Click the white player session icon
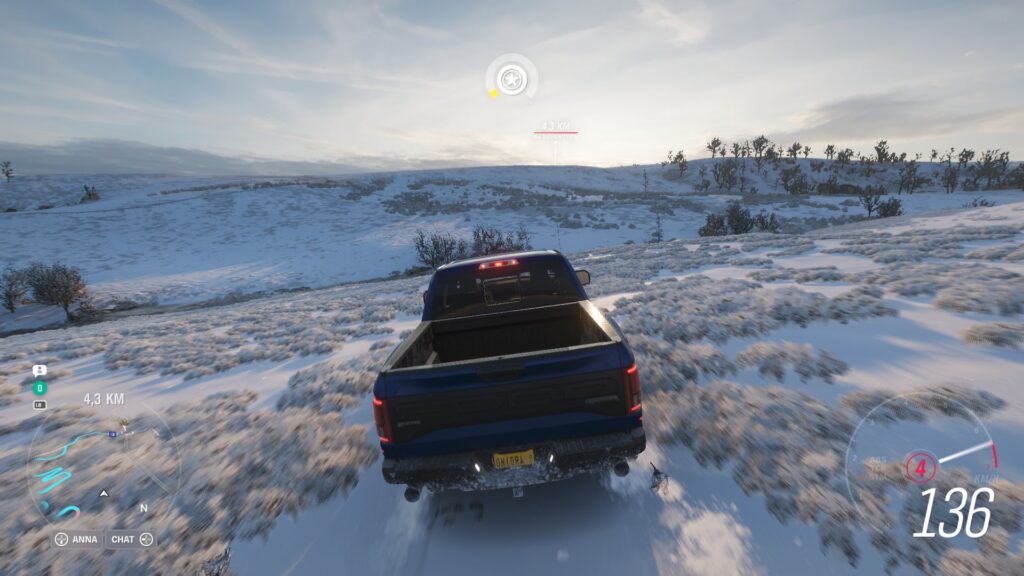The image size is (1024, 576). pos(40,370)
